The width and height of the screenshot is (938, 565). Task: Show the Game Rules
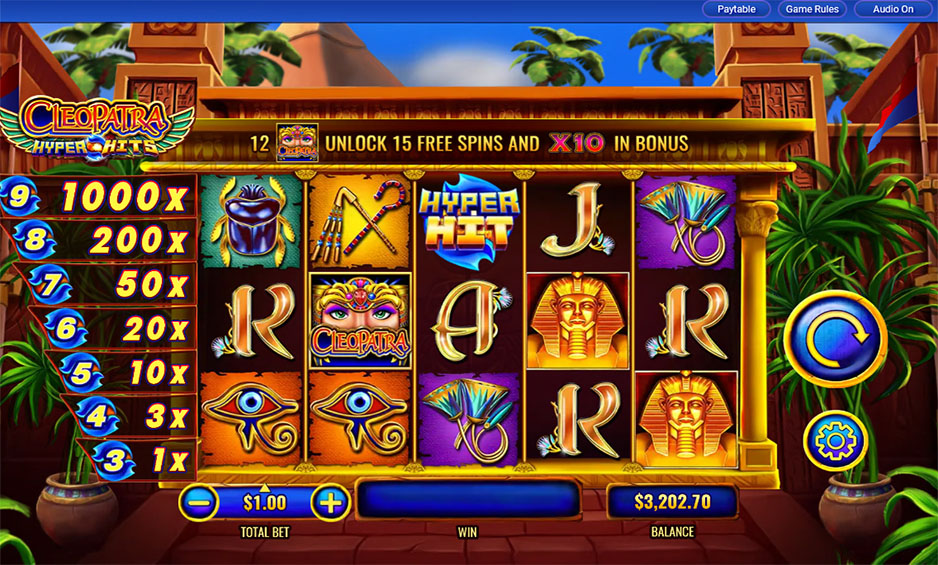(811, 9)
